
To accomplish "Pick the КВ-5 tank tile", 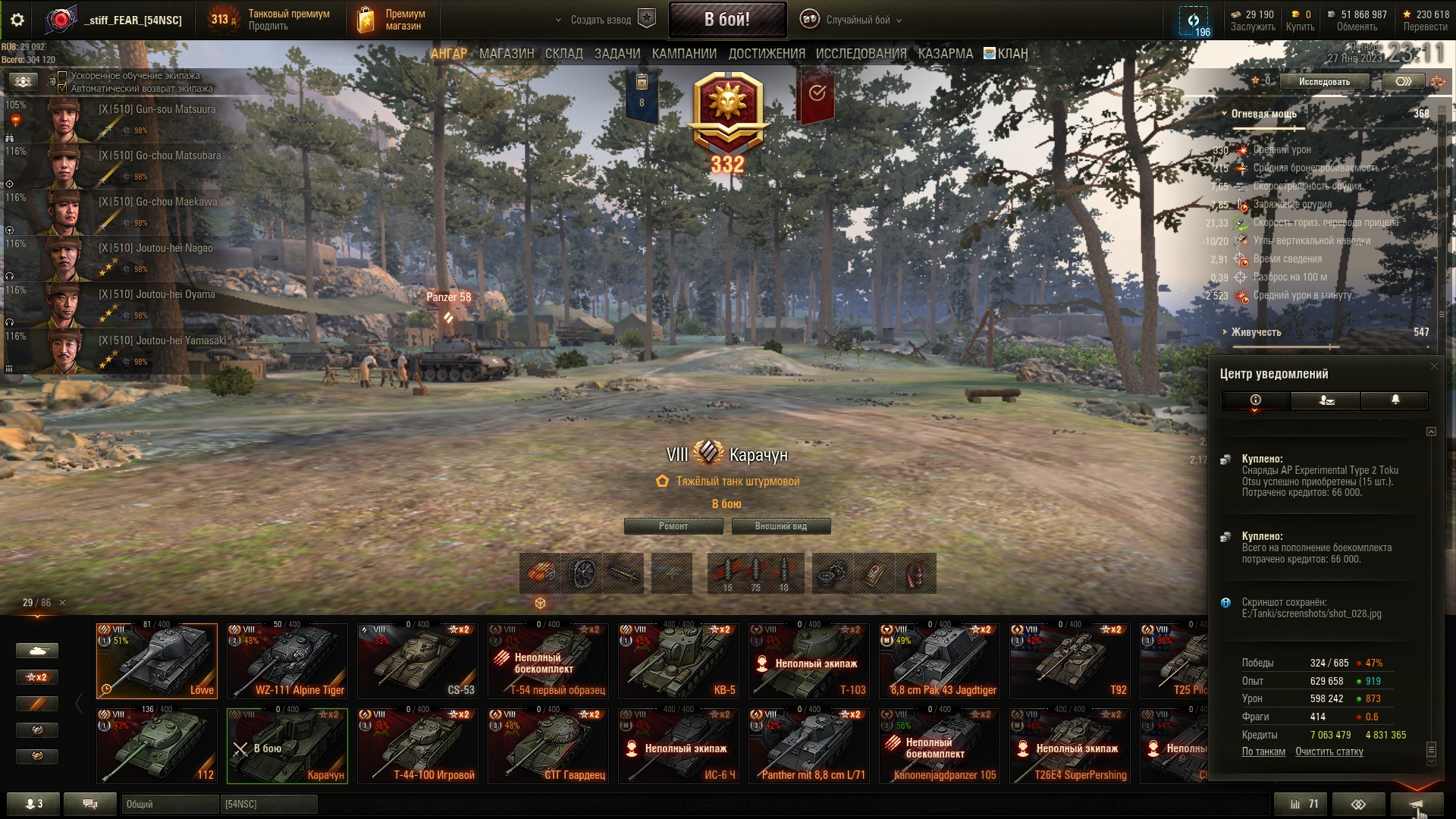I will point(679,661).
